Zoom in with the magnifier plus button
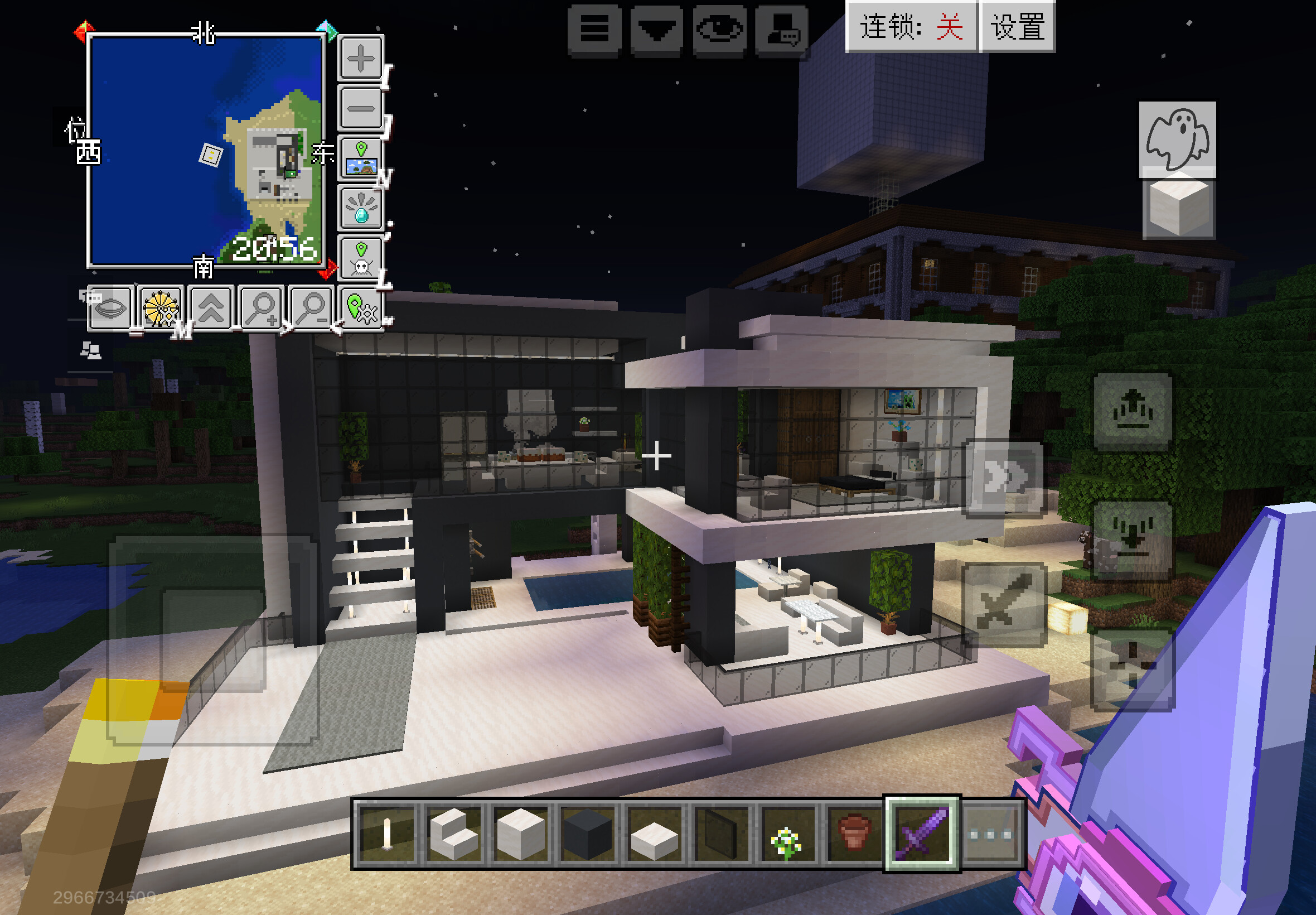Image resolution: width=1316 pixels, height=915 pixels. 260,309
